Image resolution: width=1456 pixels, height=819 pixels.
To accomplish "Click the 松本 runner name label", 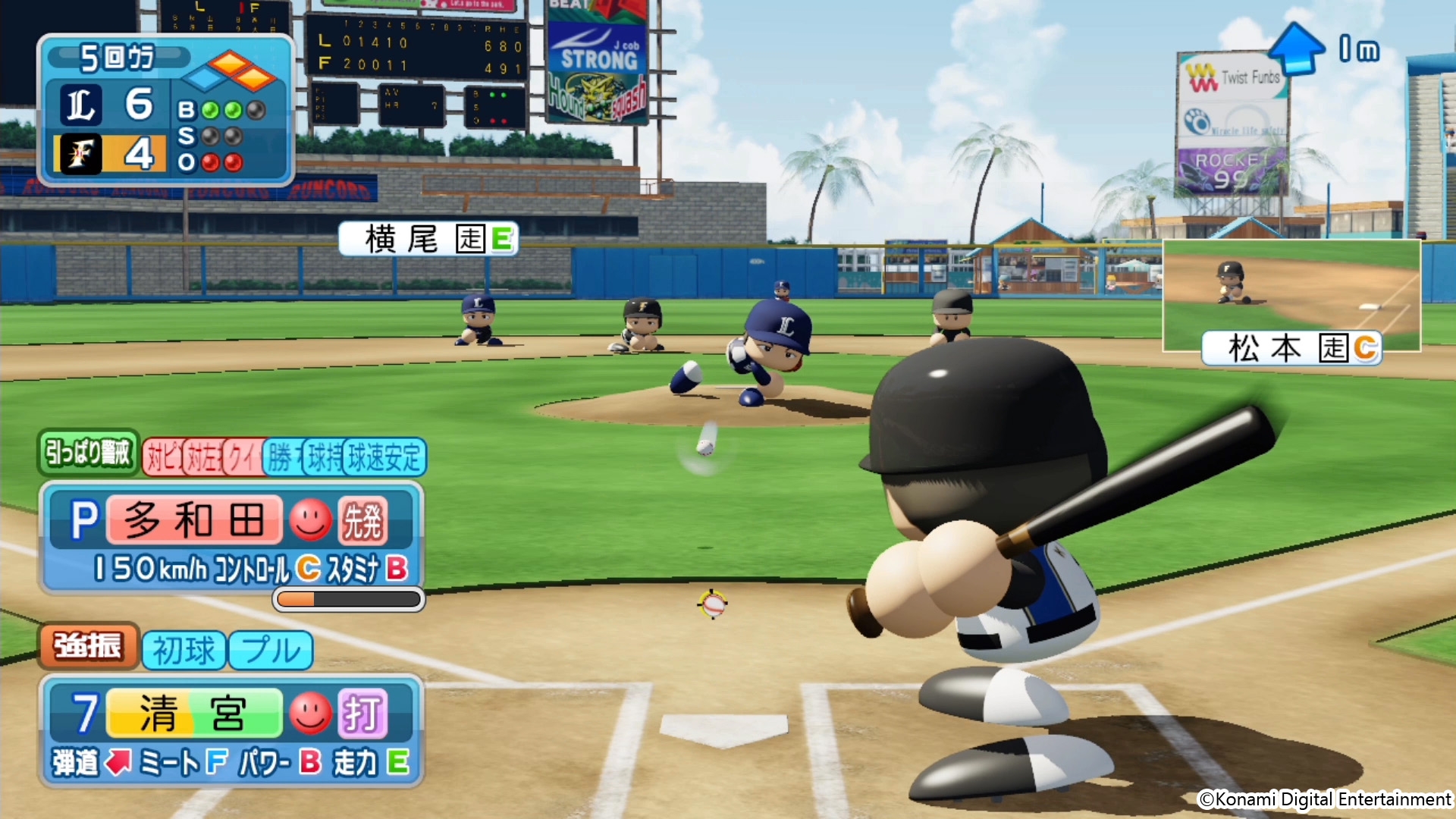I will coord(1291,349).
